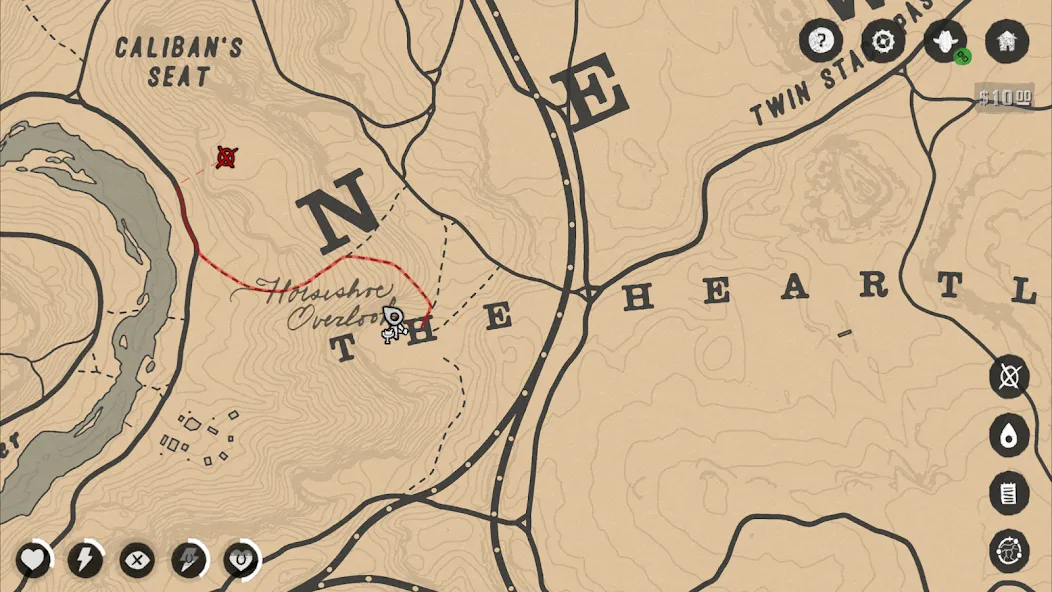This screenshot has height=592, width=1052.
Task: Toggle the crossed-circle waypoint button
Action: pos(1009,377)
